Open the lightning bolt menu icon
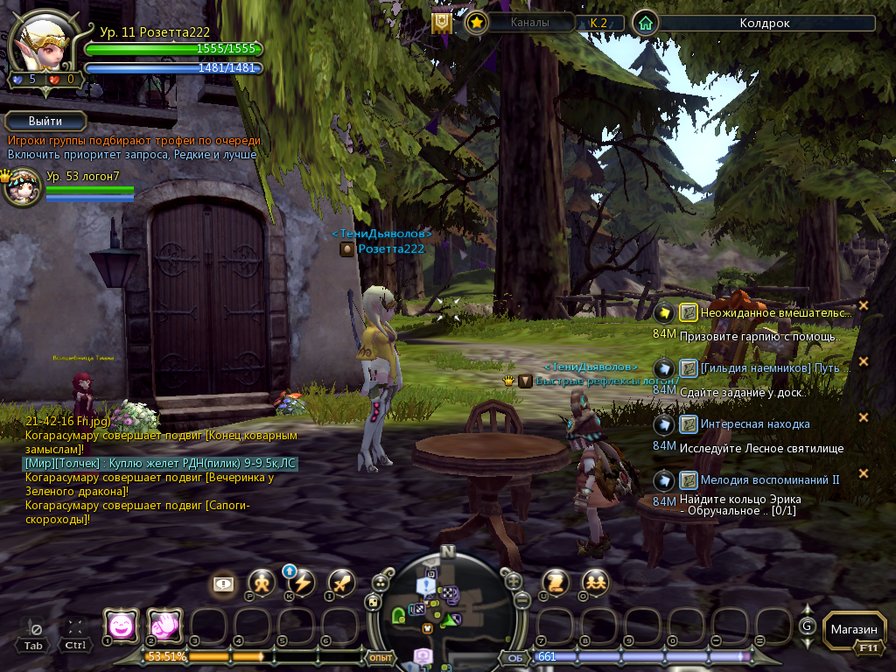The height and width of the screenshot is (672, 896). pos(300,582)
